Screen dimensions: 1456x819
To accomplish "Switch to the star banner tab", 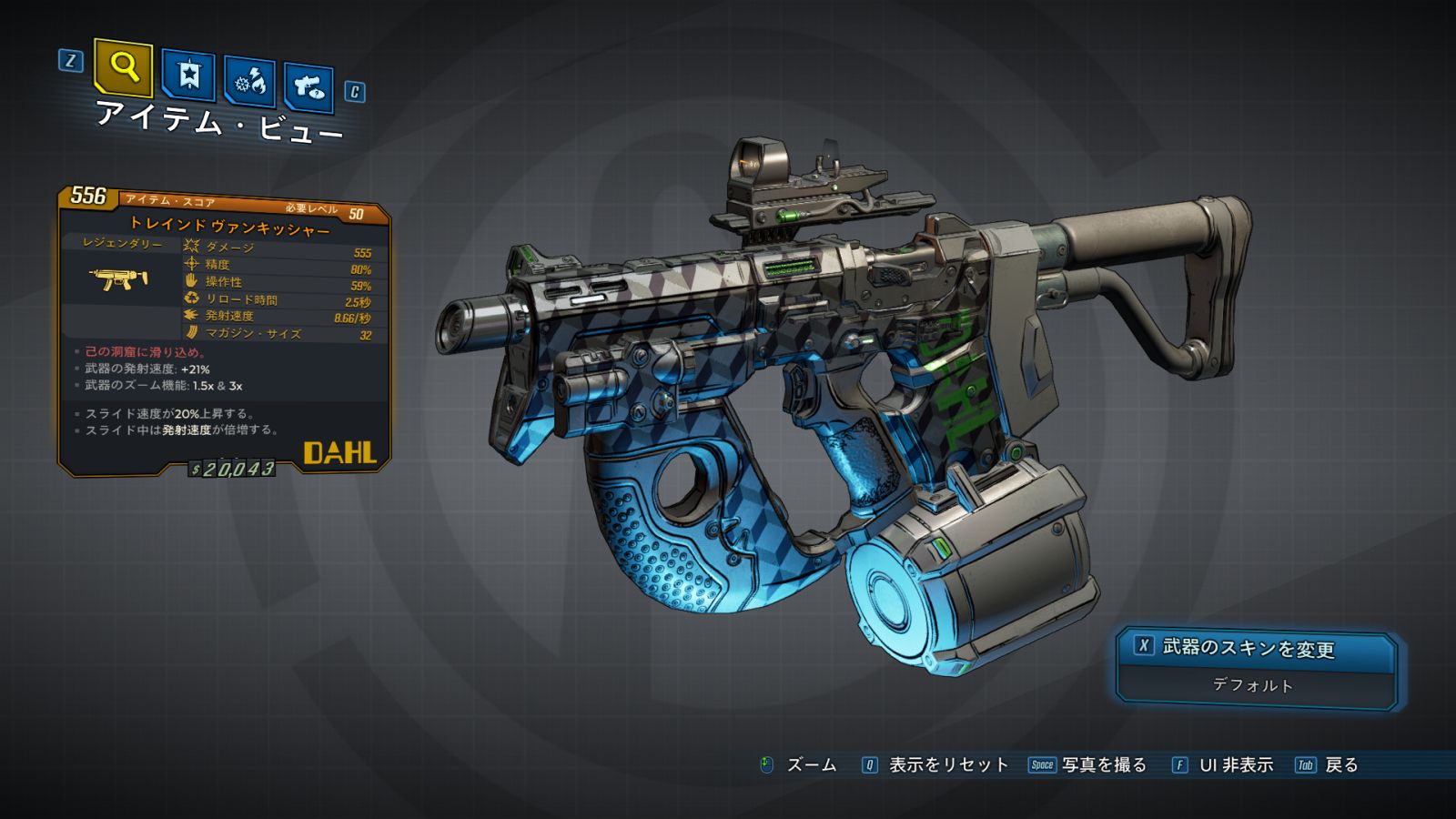I will click(x=188, y=76).
